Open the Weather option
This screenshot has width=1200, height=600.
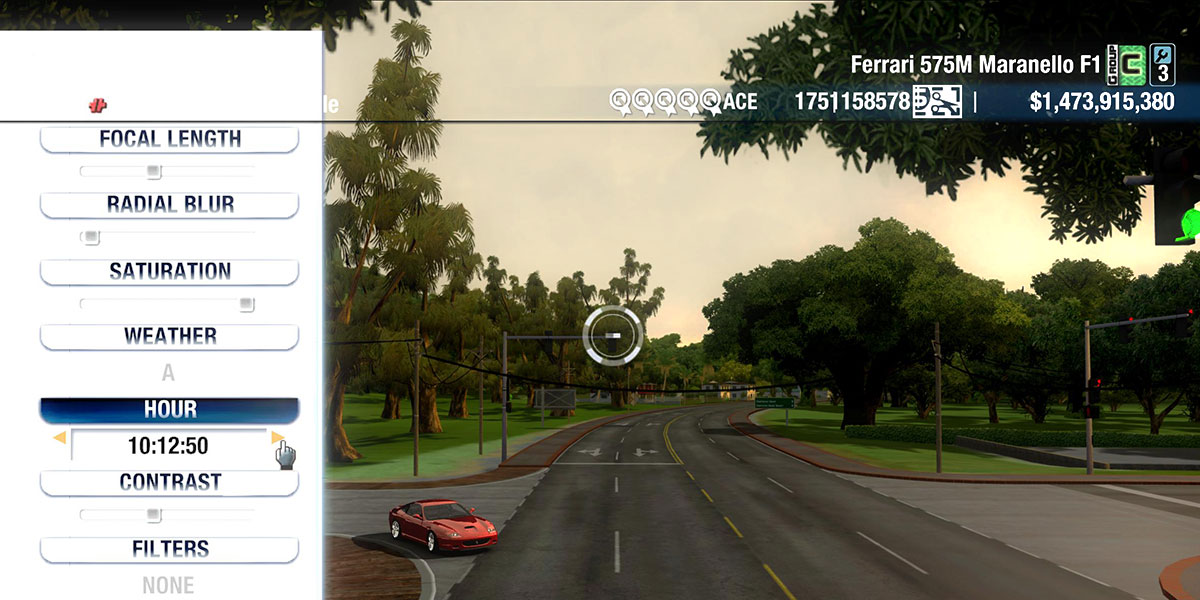coord(169,337)
